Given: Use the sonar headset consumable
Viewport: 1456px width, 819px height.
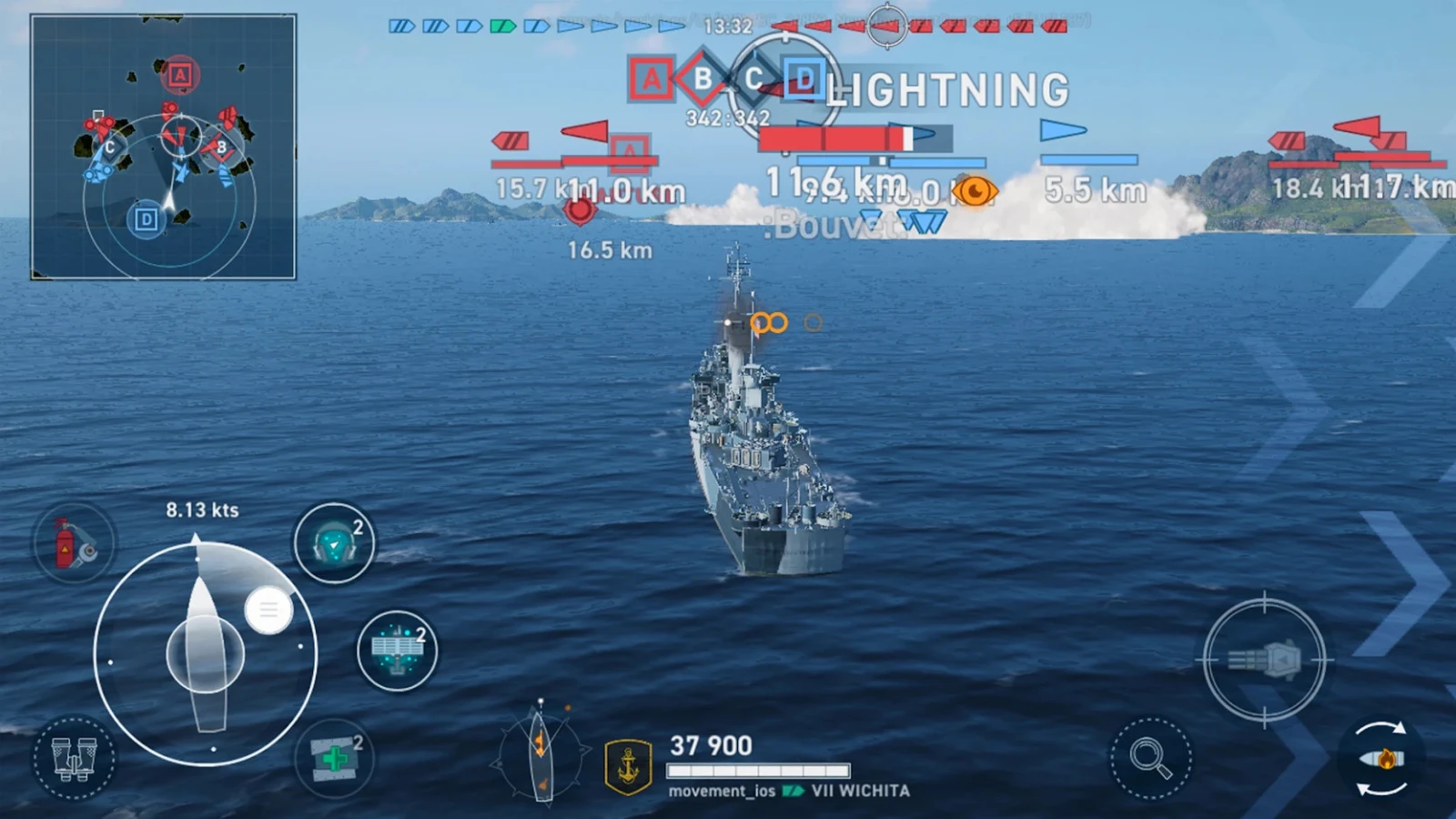Looking at the screenshot, I should pyautogui.click(x=334, y=543).
